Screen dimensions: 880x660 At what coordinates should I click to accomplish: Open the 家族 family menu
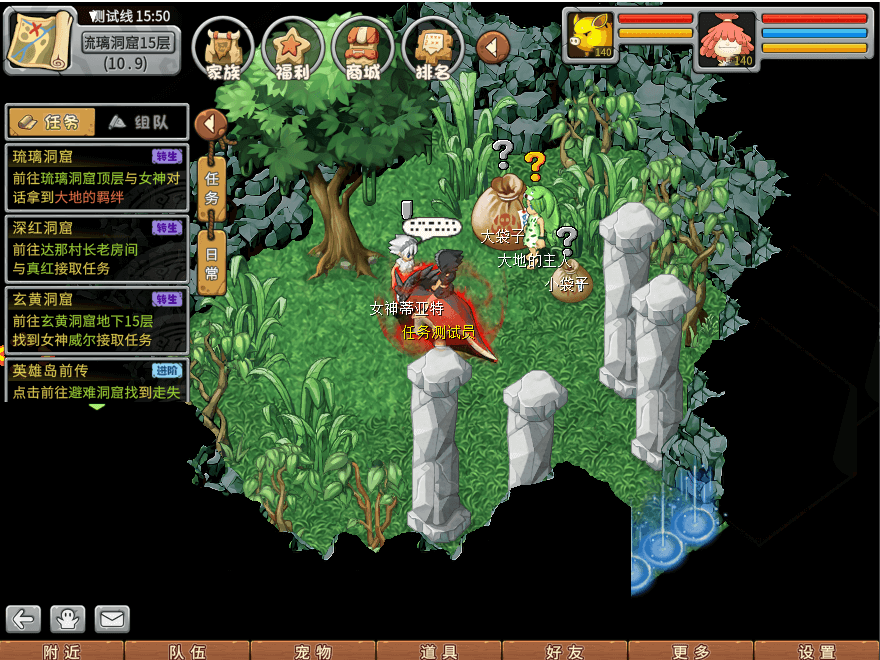tap(223, 48)
